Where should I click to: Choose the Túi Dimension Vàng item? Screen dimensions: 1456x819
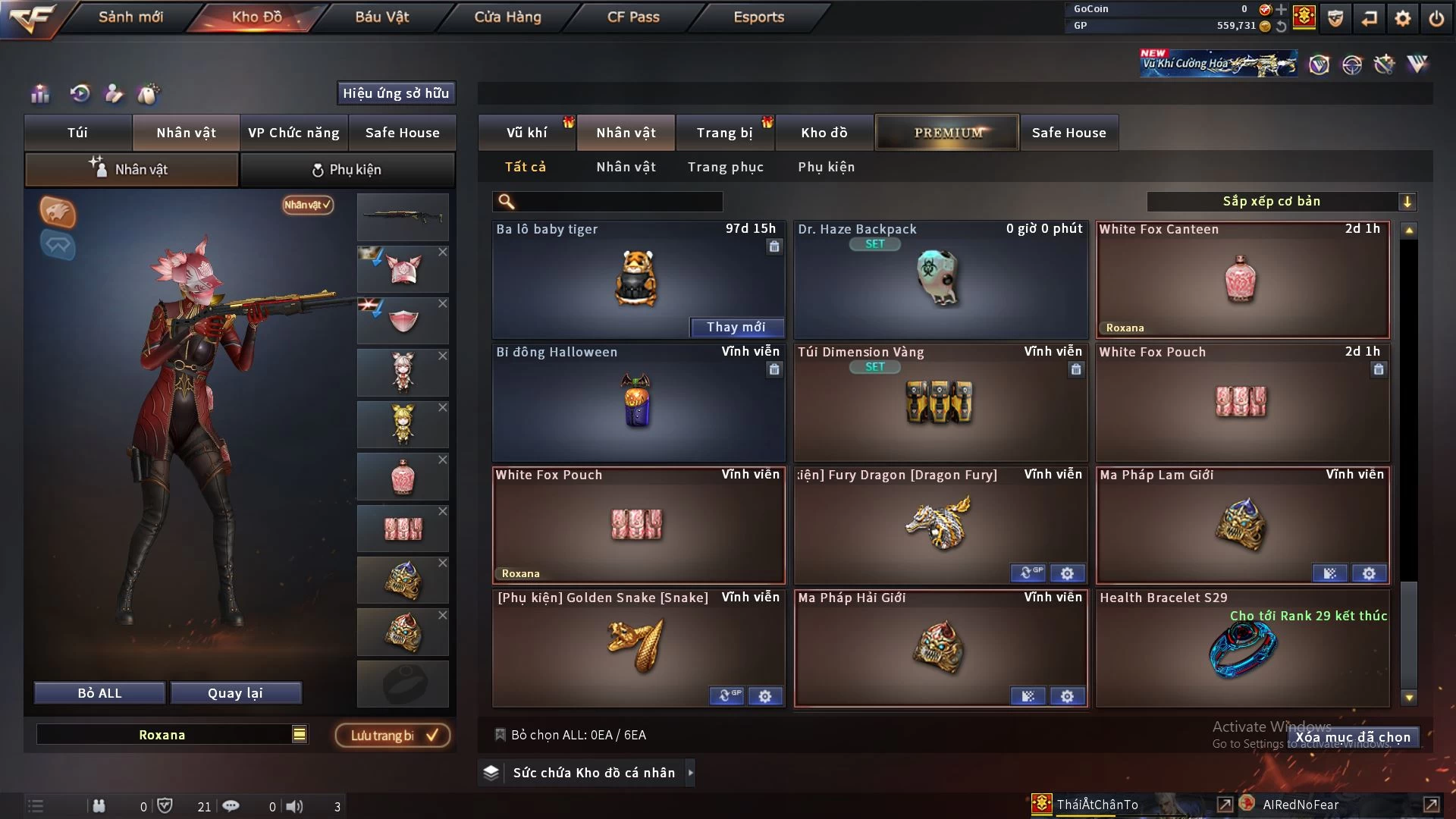(x=940, y=402)
